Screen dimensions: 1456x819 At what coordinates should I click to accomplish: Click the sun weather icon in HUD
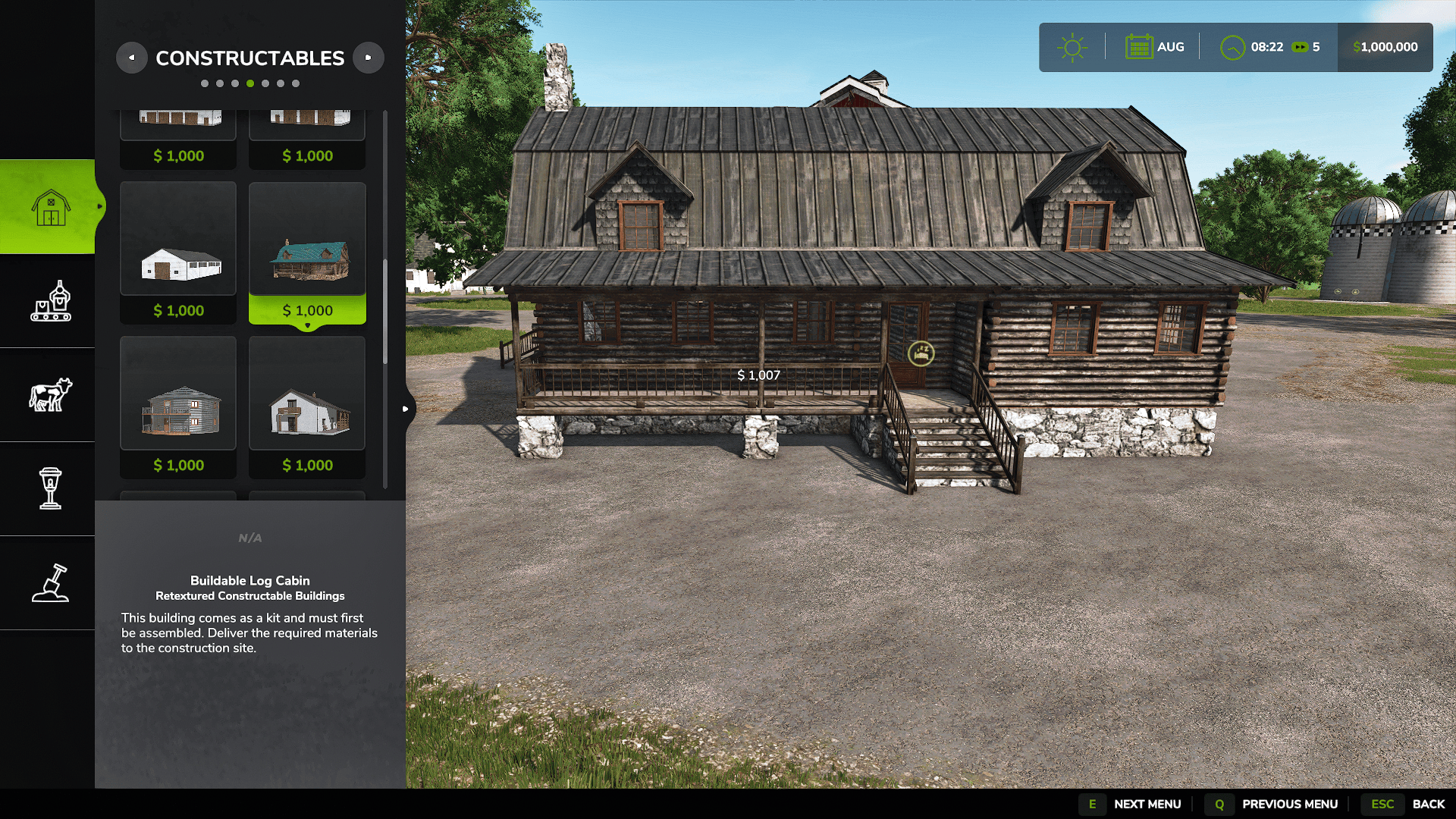click(x=1072, y=46)
